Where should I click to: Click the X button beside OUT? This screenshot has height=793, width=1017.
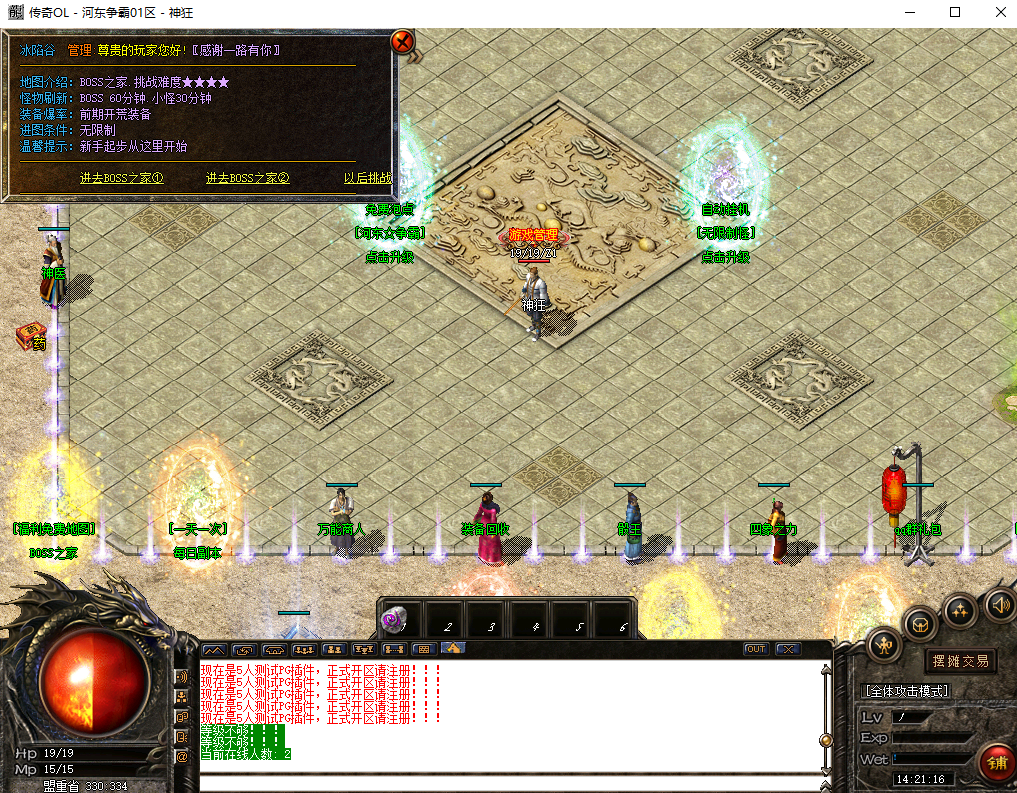pyautogui.click(x=787, y=649)
